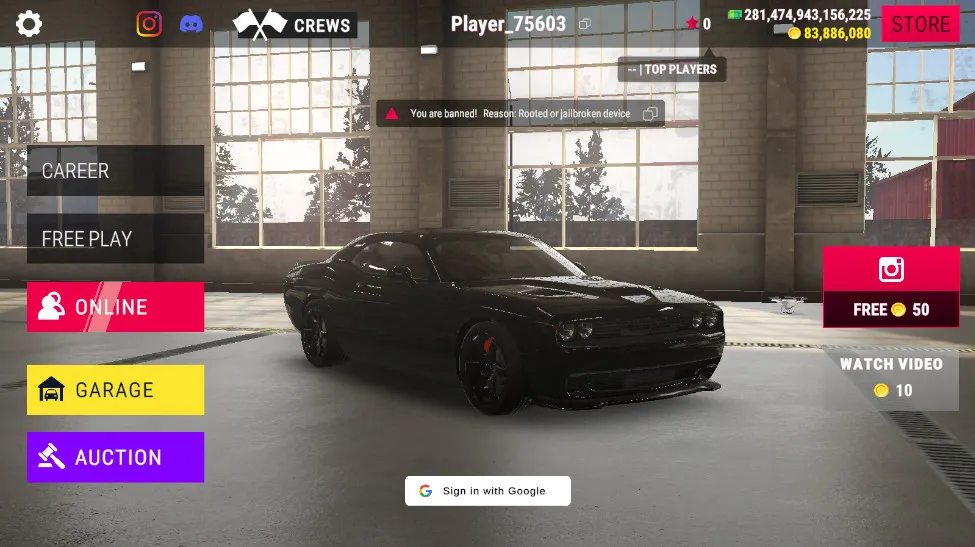Open the Instagram link icon
Screen dimensions: 975x547
click(149, 24)
